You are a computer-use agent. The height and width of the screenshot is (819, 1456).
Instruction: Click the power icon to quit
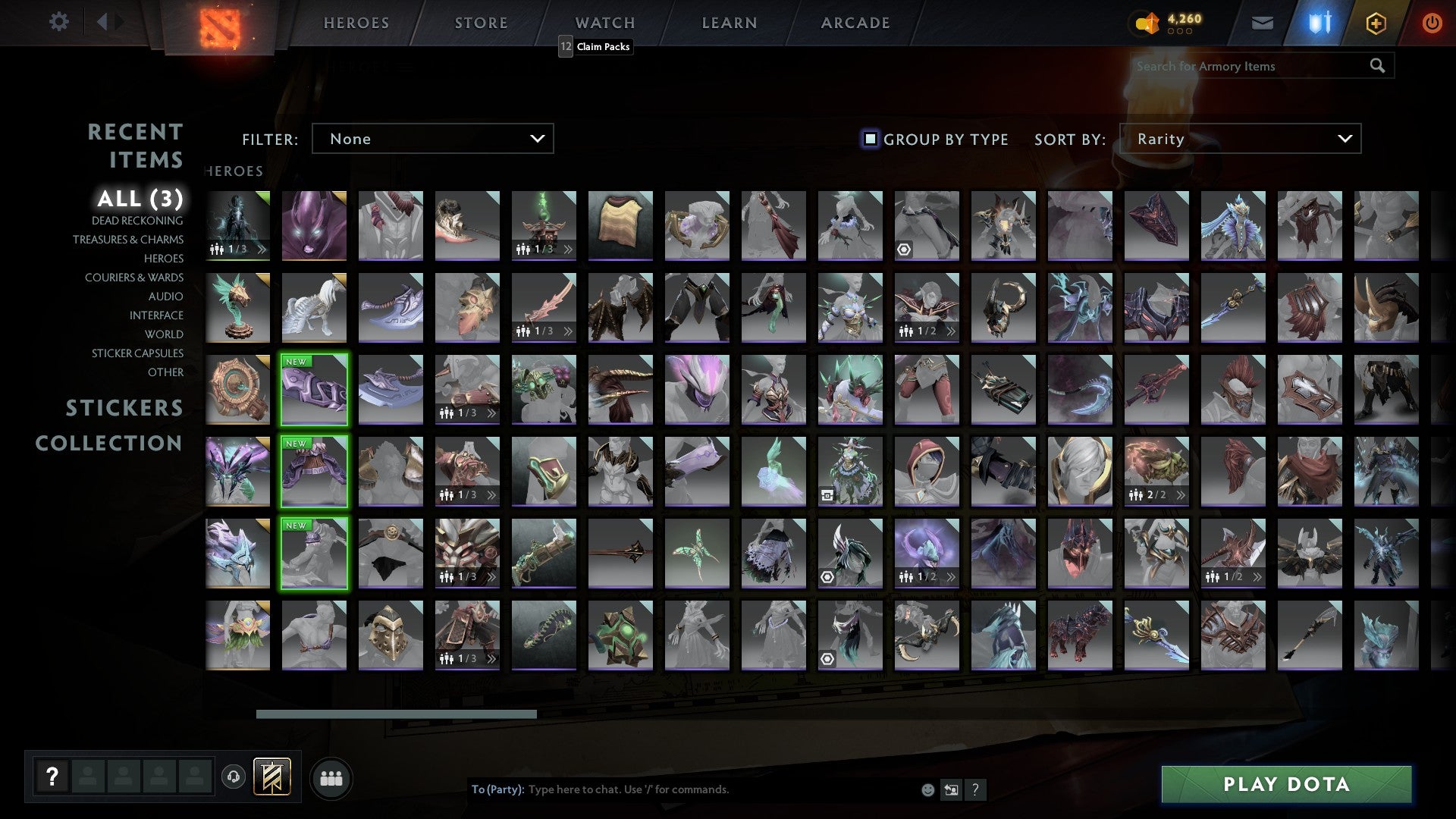[x=1432, y=23]
